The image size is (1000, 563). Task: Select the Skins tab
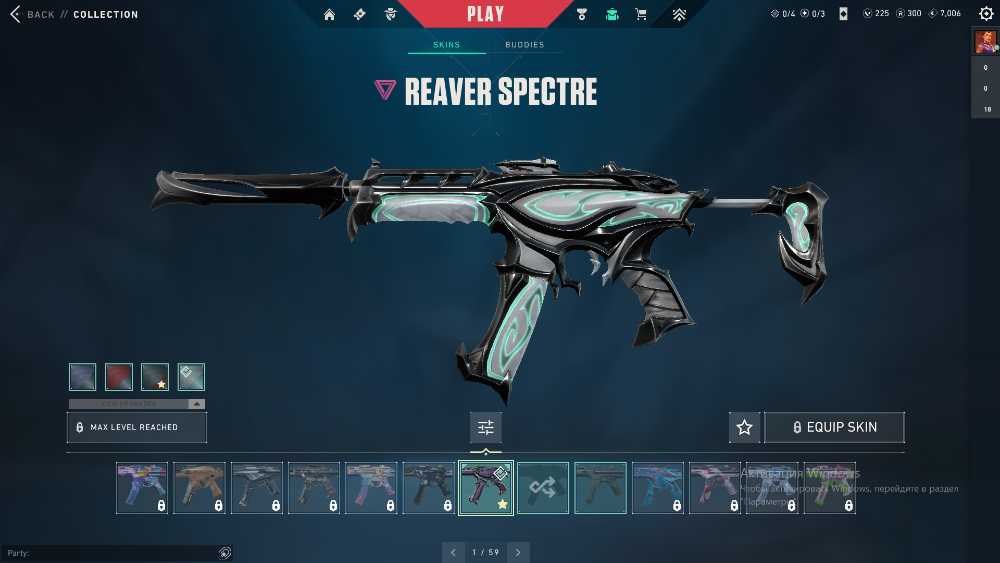[x=446, y=45]
